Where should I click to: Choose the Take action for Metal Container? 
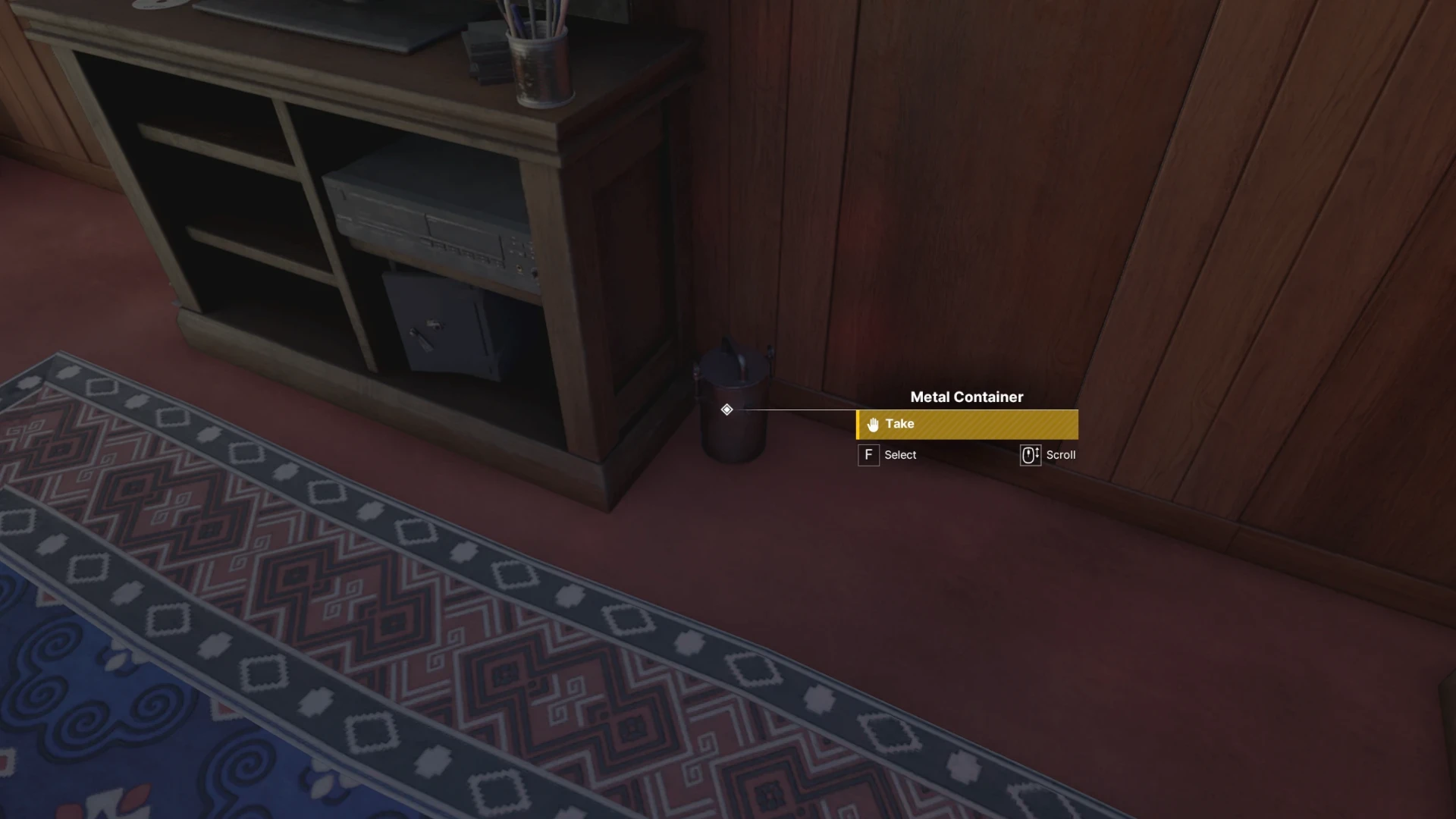point(967,425)
